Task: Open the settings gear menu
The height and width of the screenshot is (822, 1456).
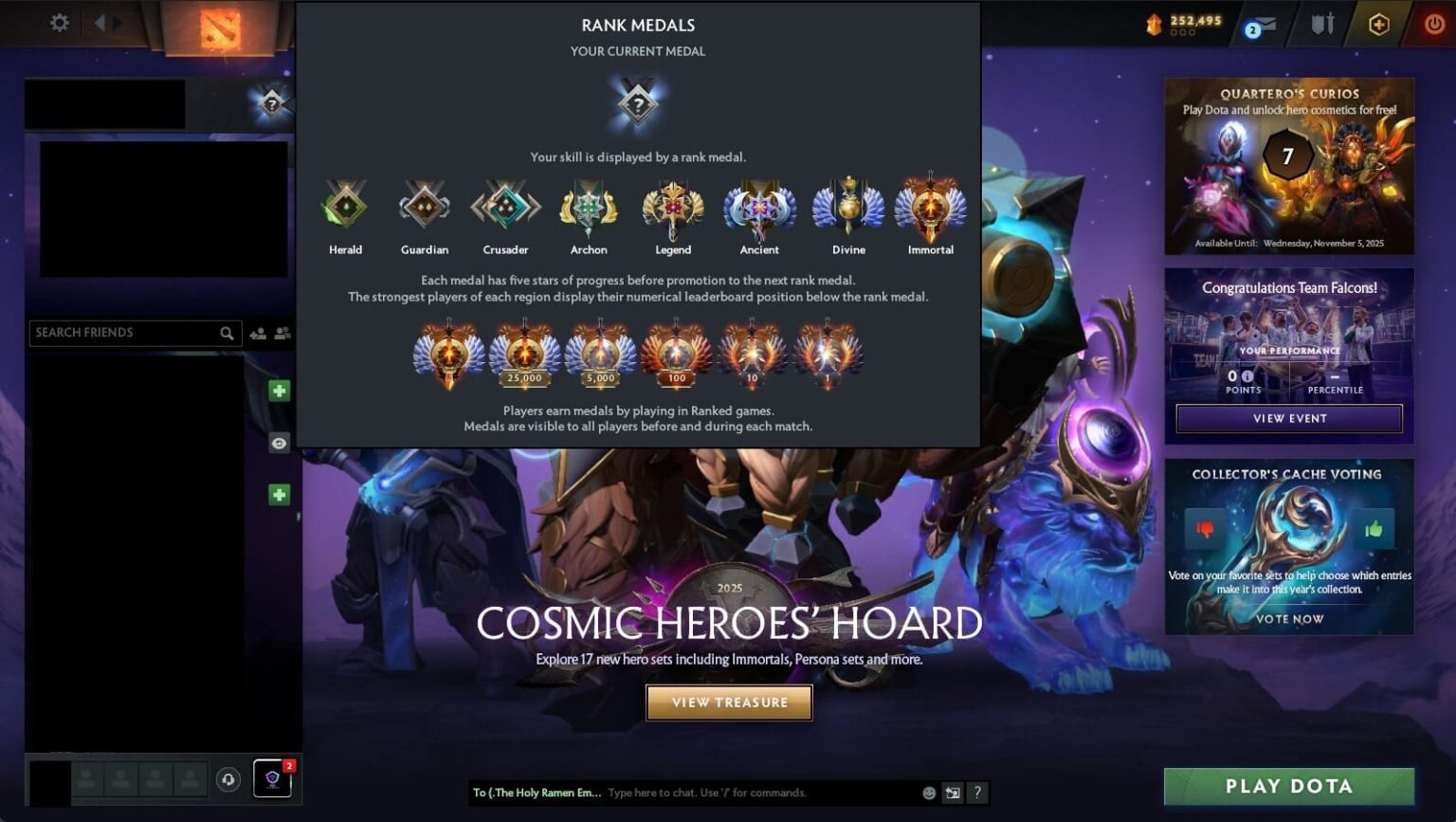Action: pyautogui.click(x=59, y=24)
